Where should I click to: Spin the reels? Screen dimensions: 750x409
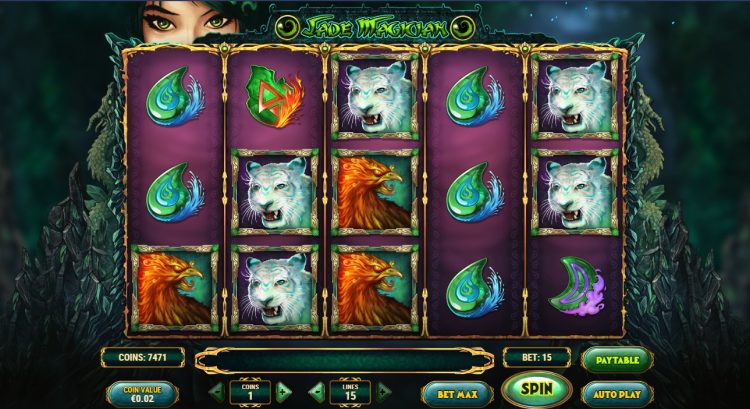tap(536, 390)
